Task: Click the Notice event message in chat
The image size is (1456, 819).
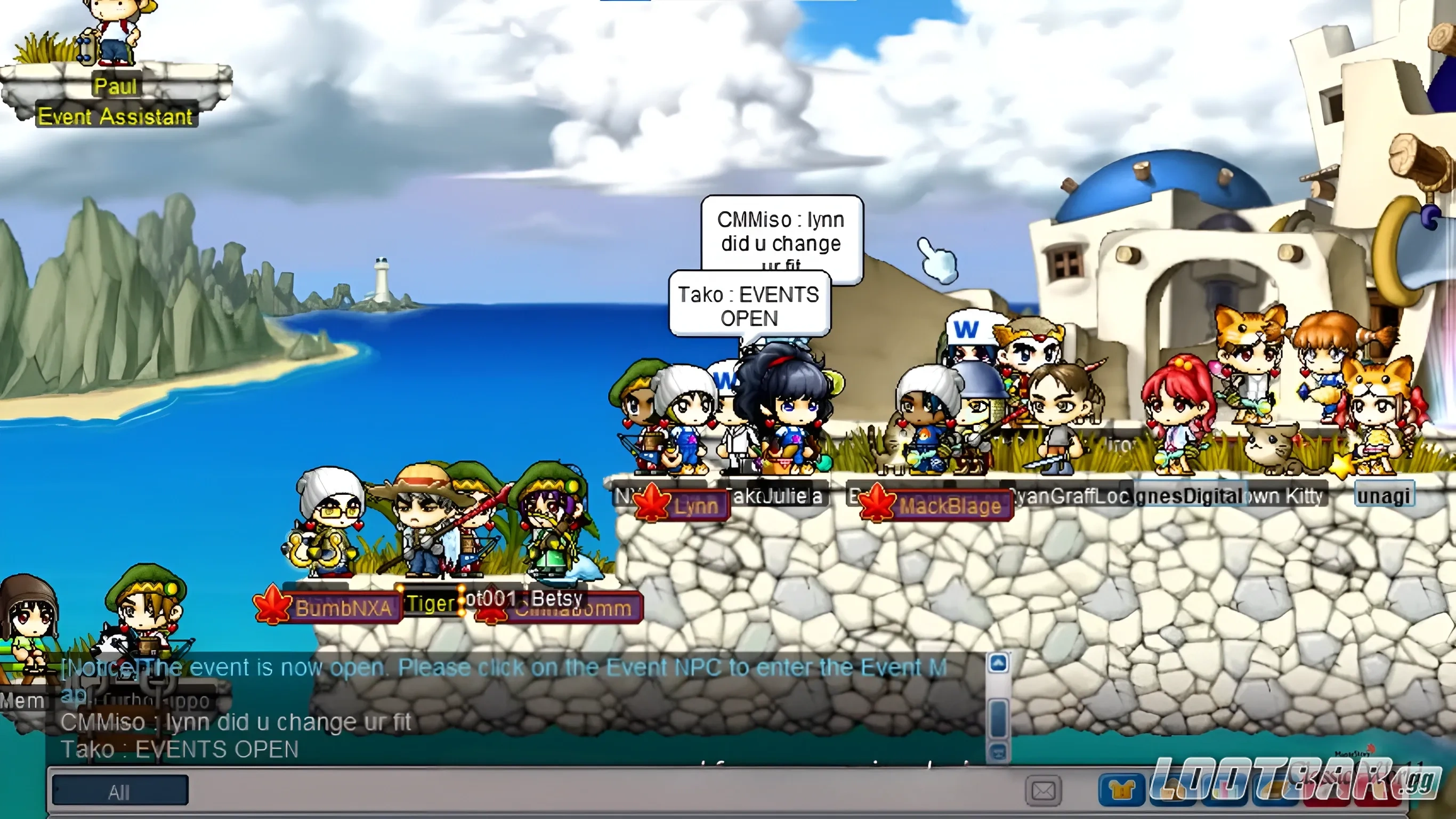Action: pyautogui.click(x=503, y=668)
